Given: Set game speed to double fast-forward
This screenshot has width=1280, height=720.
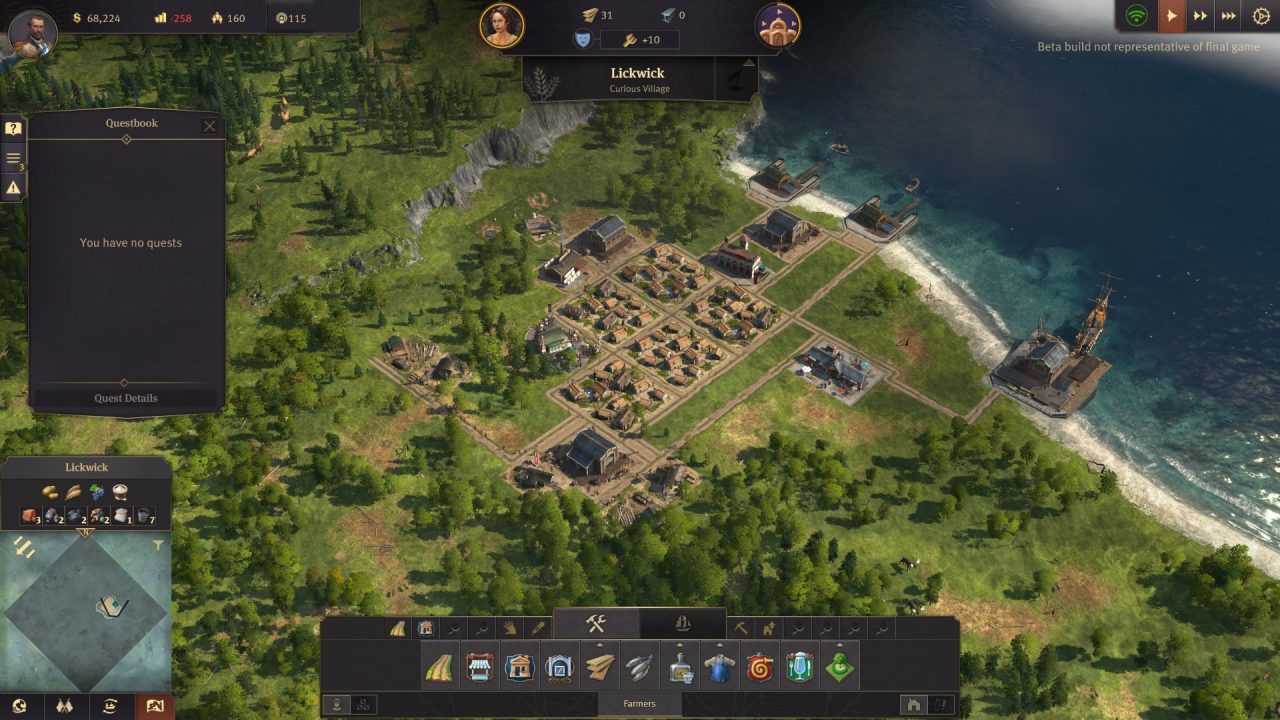Looking at the screenshot, I should pyautogui.click(x=1199, y=16).
